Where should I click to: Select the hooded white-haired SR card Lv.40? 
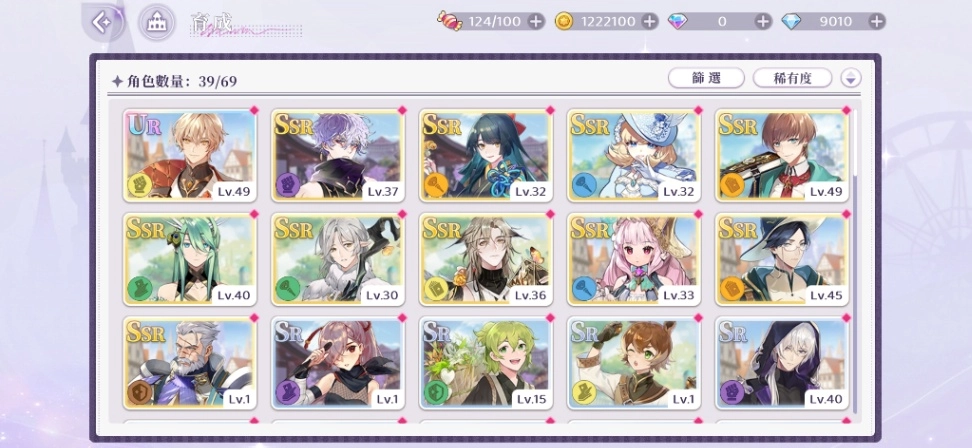click(x=781, y=363)
